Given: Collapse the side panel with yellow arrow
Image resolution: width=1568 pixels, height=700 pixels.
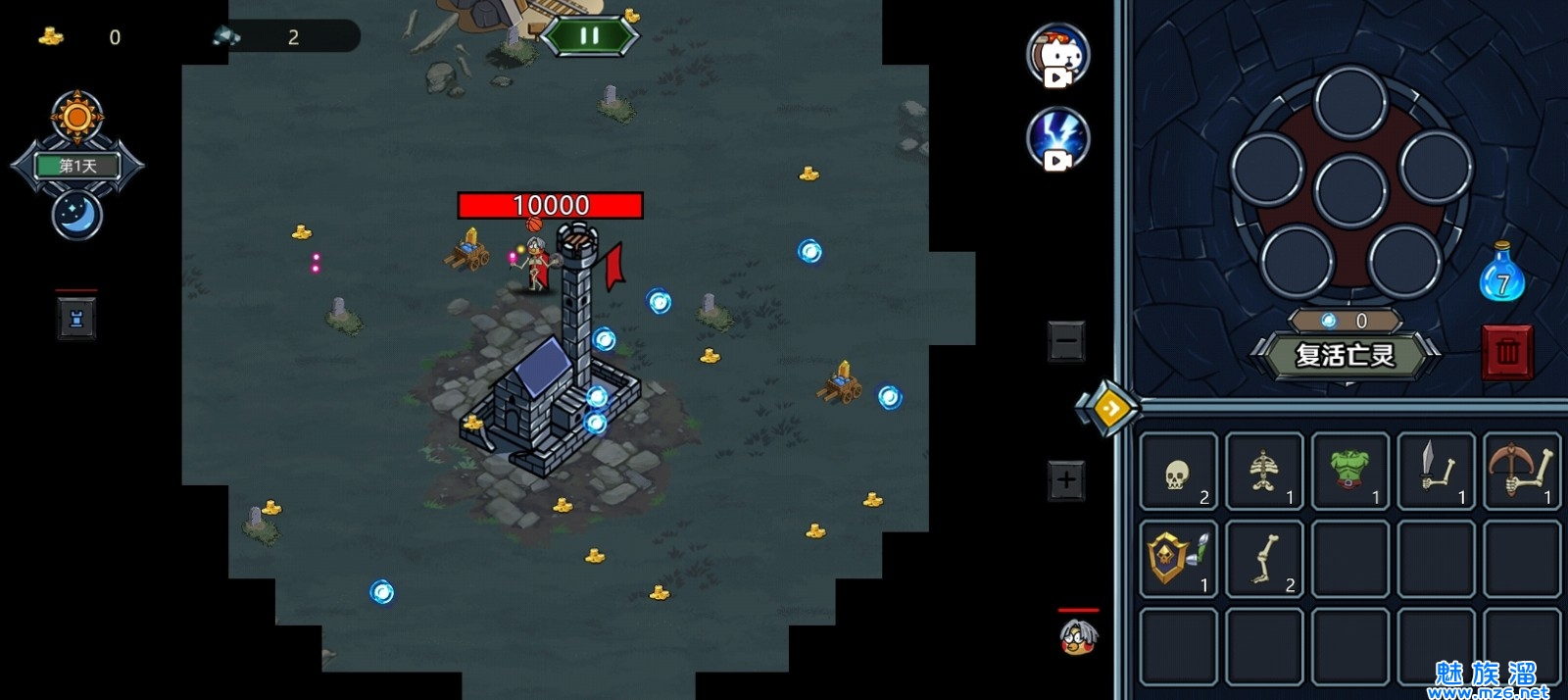Looking at the screenshot, I should click(1110, 407).
